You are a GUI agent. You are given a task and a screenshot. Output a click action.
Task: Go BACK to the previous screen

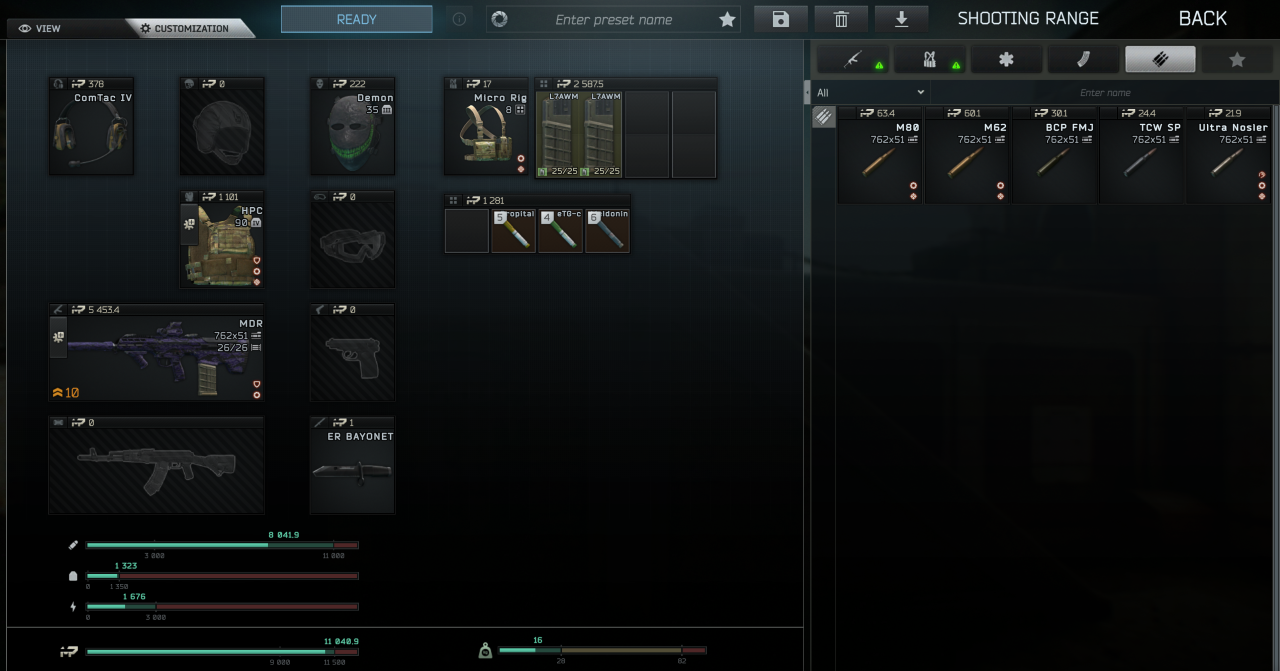(1202, 19)
